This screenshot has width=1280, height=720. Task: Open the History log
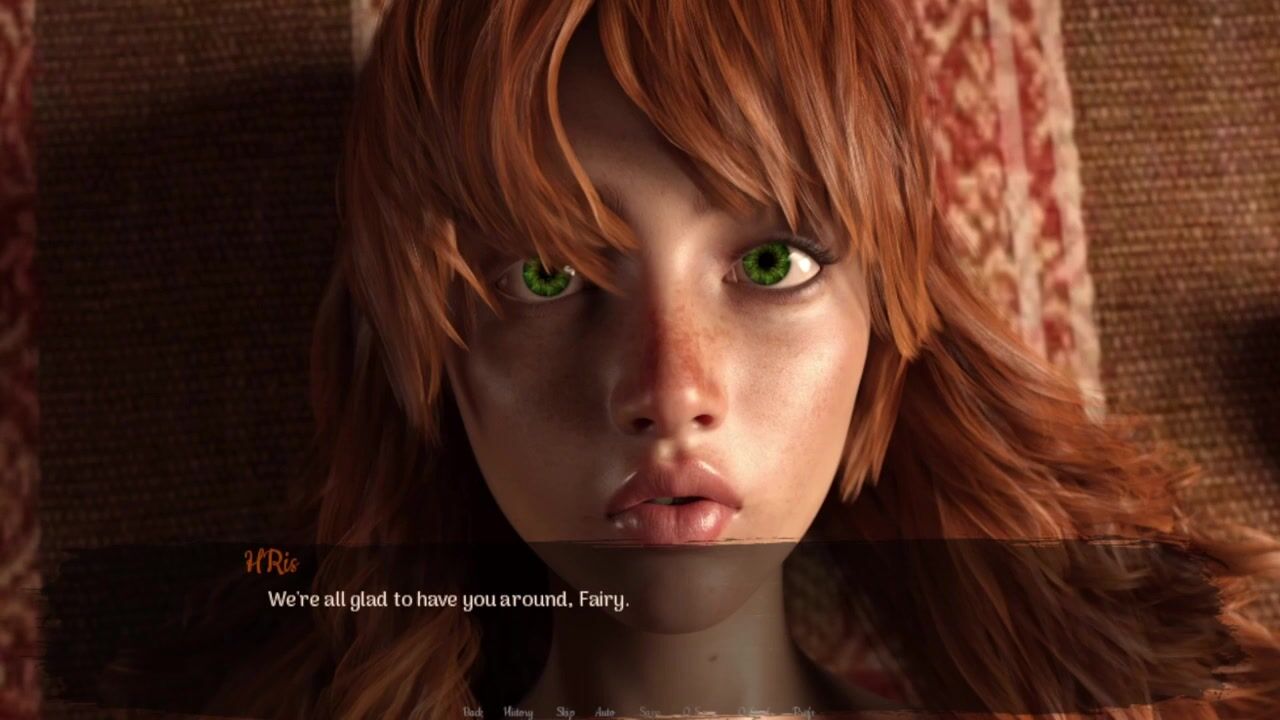pos(518,712)
